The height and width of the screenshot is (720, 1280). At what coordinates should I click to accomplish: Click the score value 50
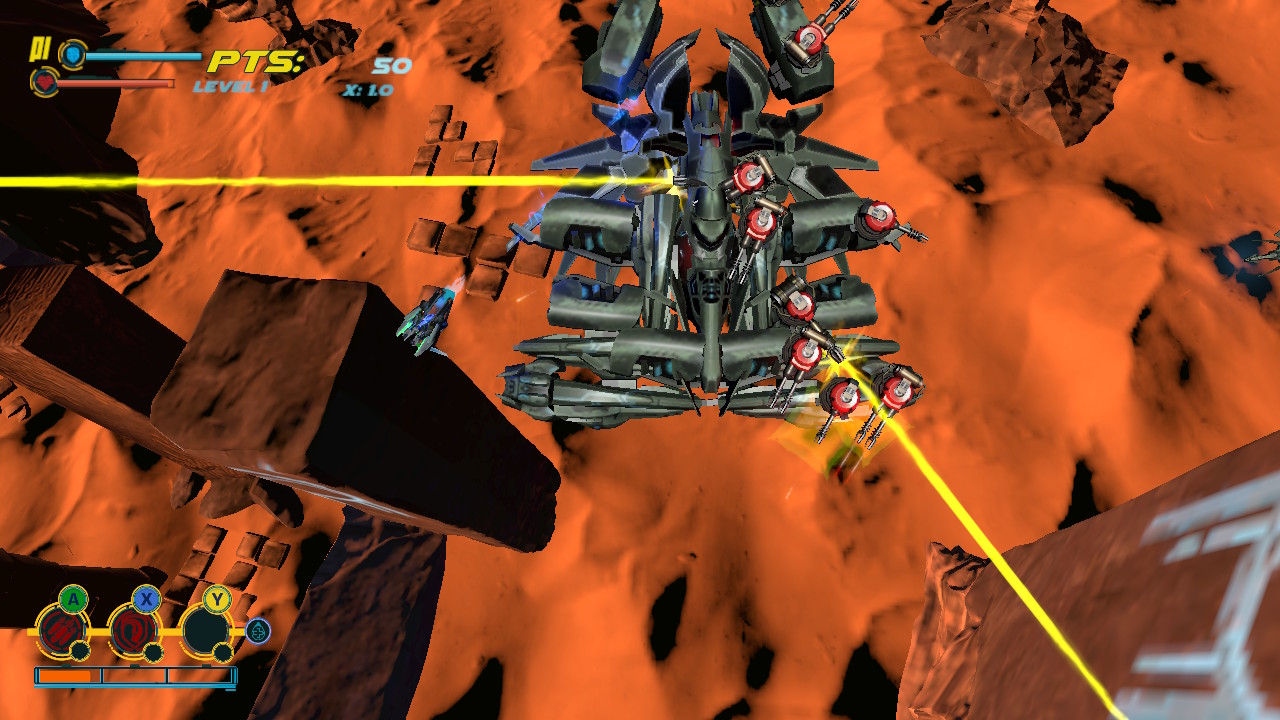pos(390,65)
